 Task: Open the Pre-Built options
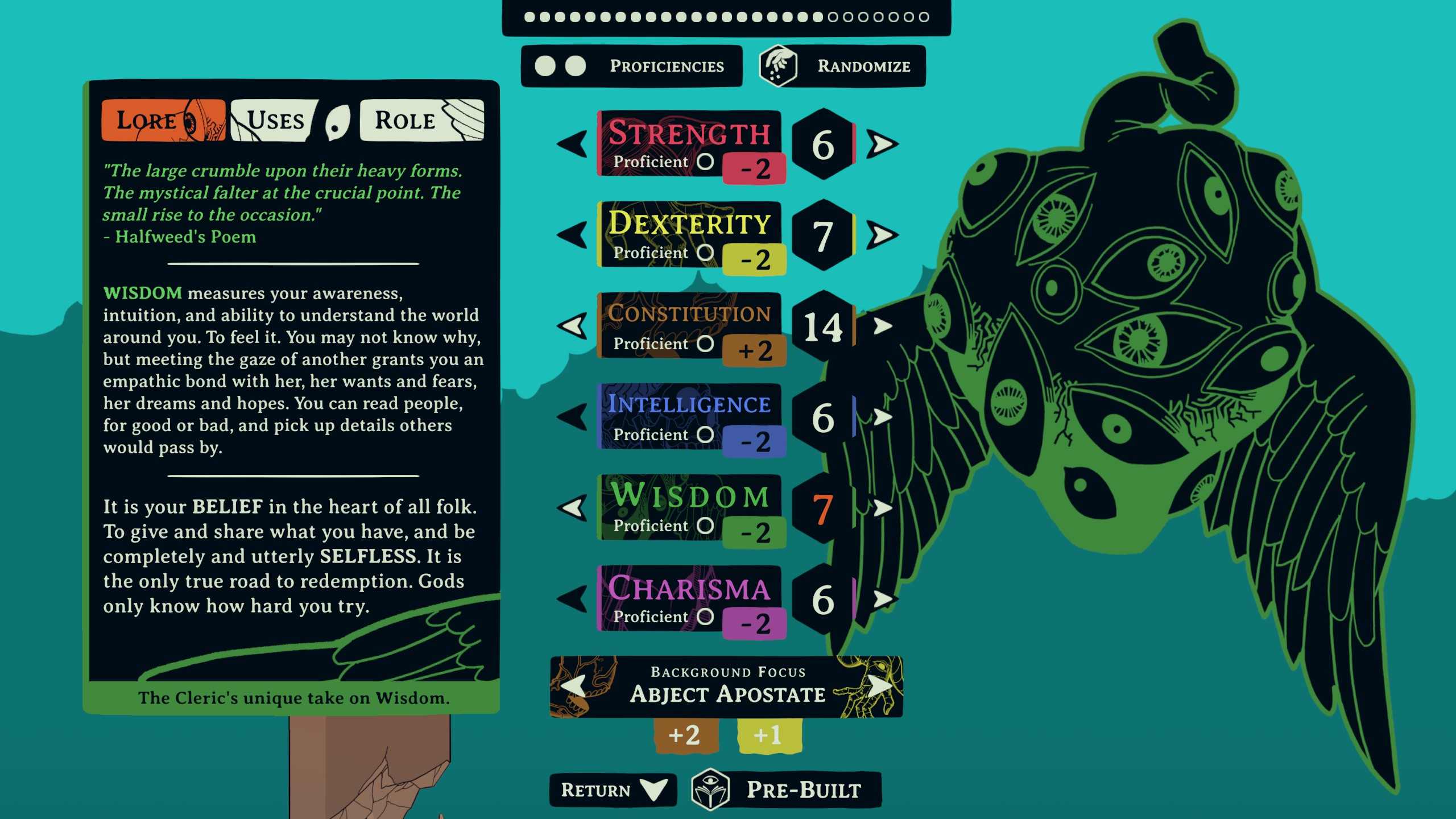point(786,790)
